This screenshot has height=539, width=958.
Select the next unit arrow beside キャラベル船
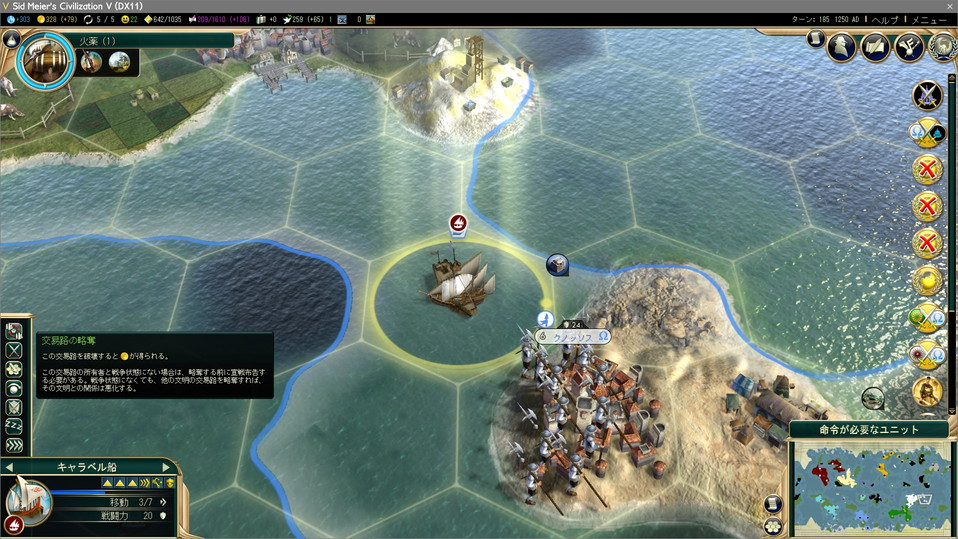[167, 467]
